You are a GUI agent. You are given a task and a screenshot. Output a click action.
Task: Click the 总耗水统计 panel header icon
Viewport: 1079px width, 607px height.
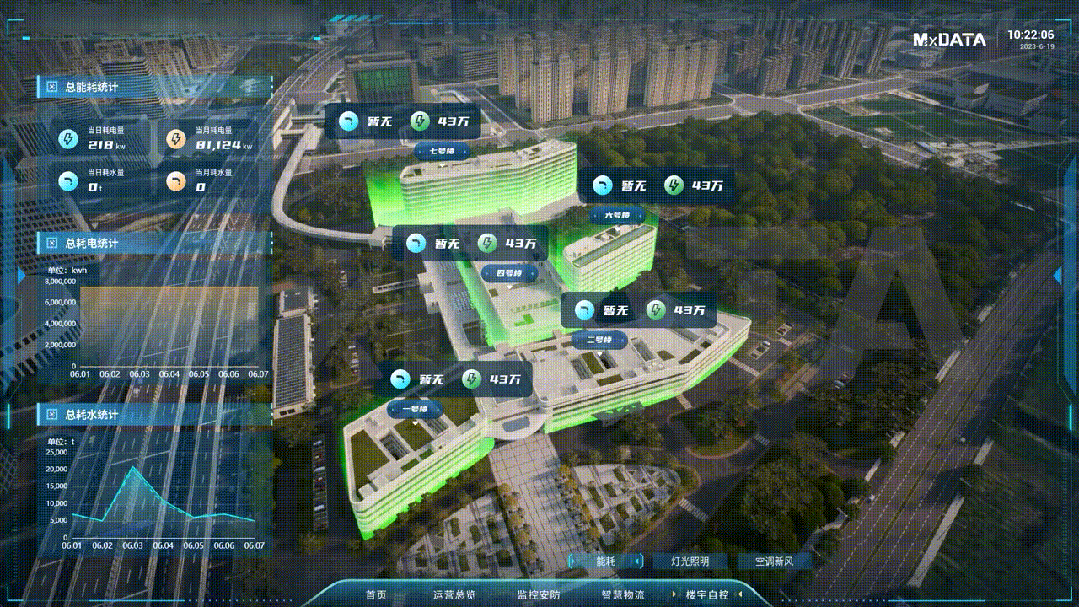click(x=52, y=414)
